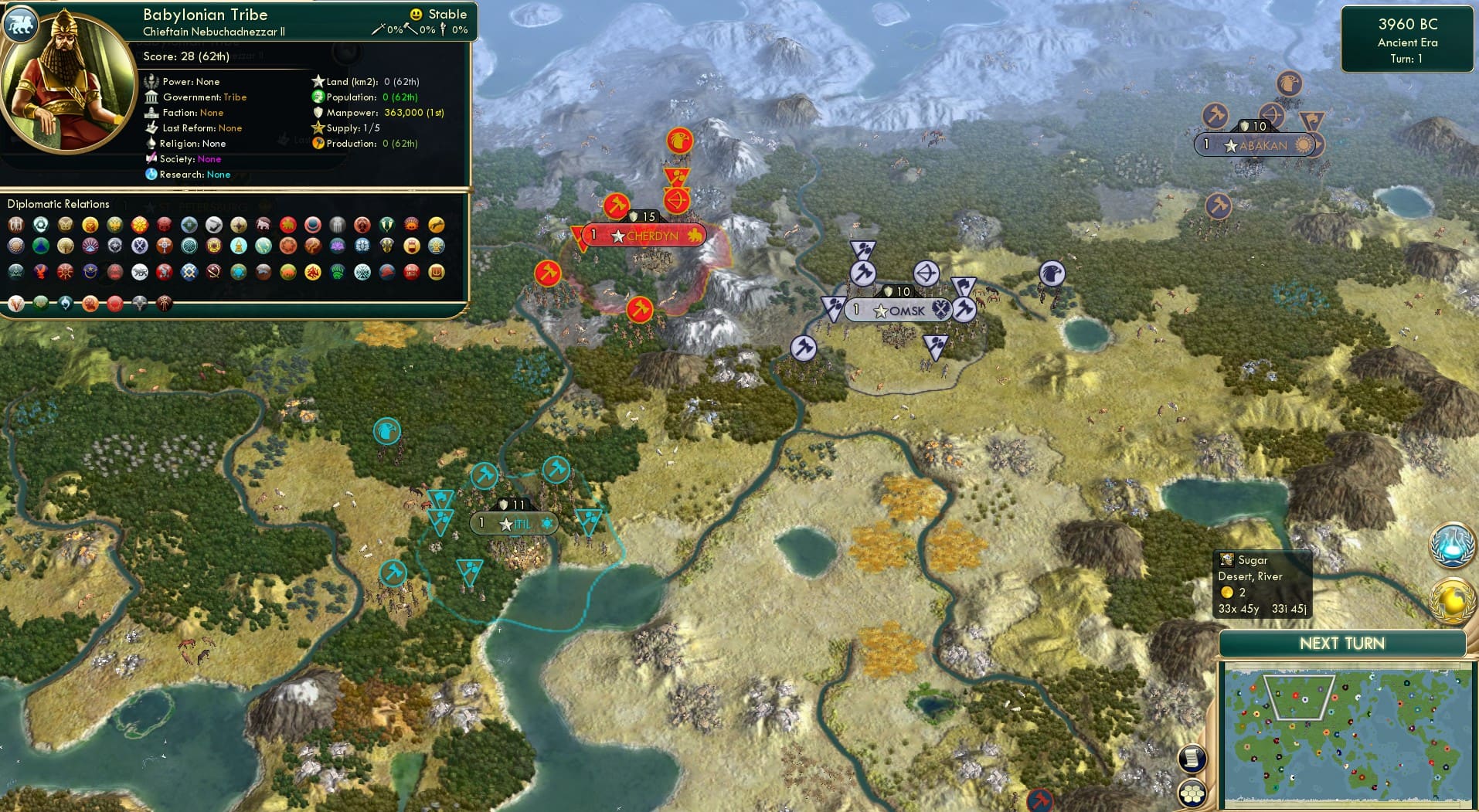Toggle the smiley Stable stability indicator
The height and width of the screenshot is (812, 1479).
416,13
